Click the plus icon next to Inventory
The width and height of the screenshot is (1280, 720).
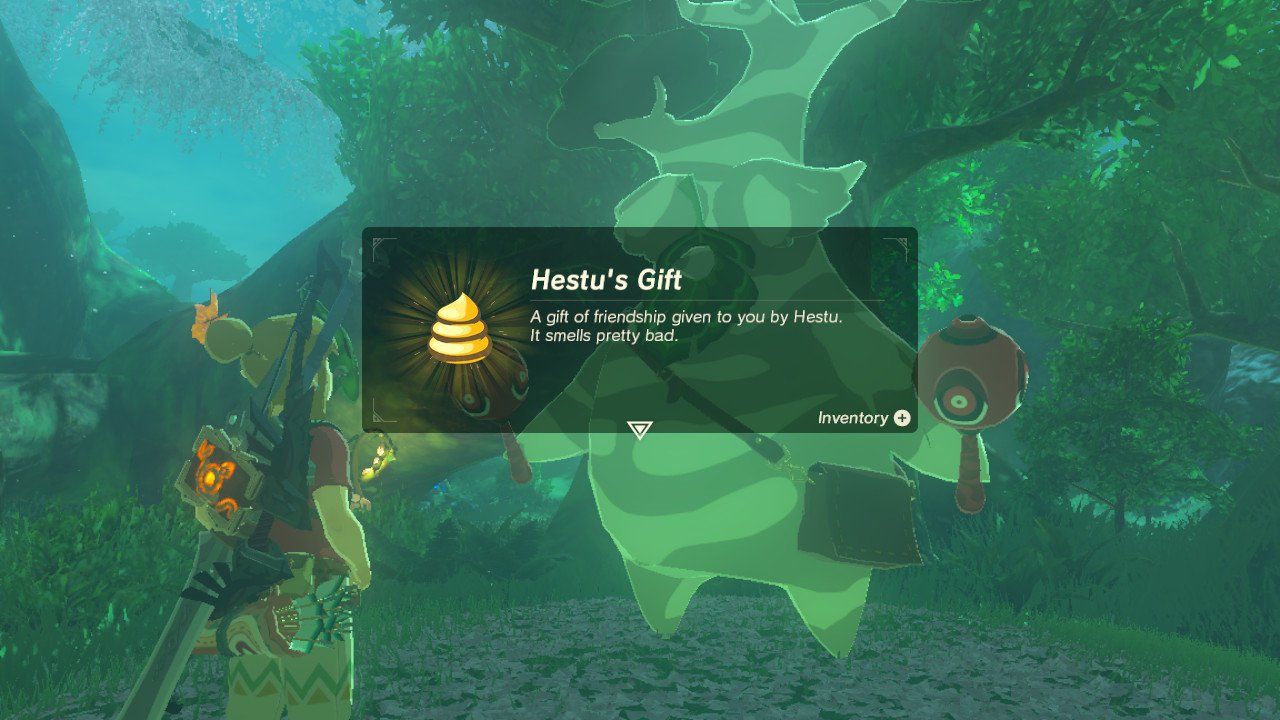coord(903,419)
